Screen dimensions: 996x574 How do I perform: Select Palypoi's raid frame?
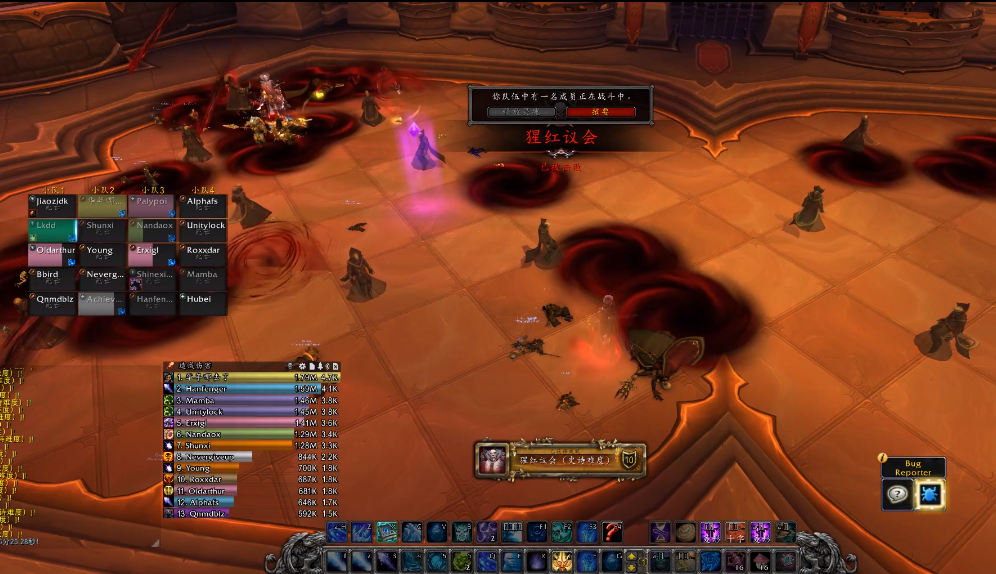pos(152,206)
